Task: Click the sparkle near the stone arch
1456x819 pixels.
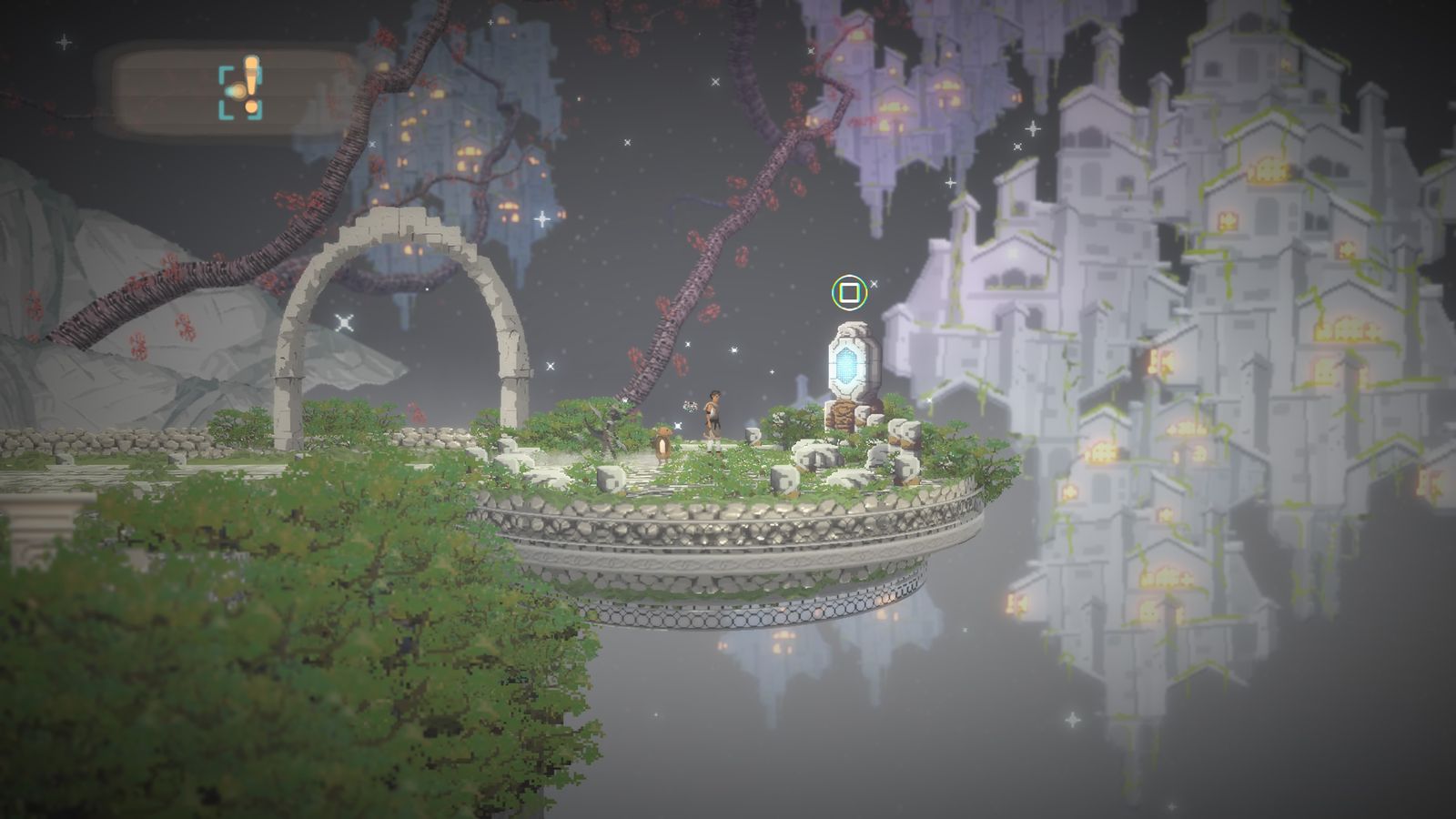Action: tap(344, 320)
